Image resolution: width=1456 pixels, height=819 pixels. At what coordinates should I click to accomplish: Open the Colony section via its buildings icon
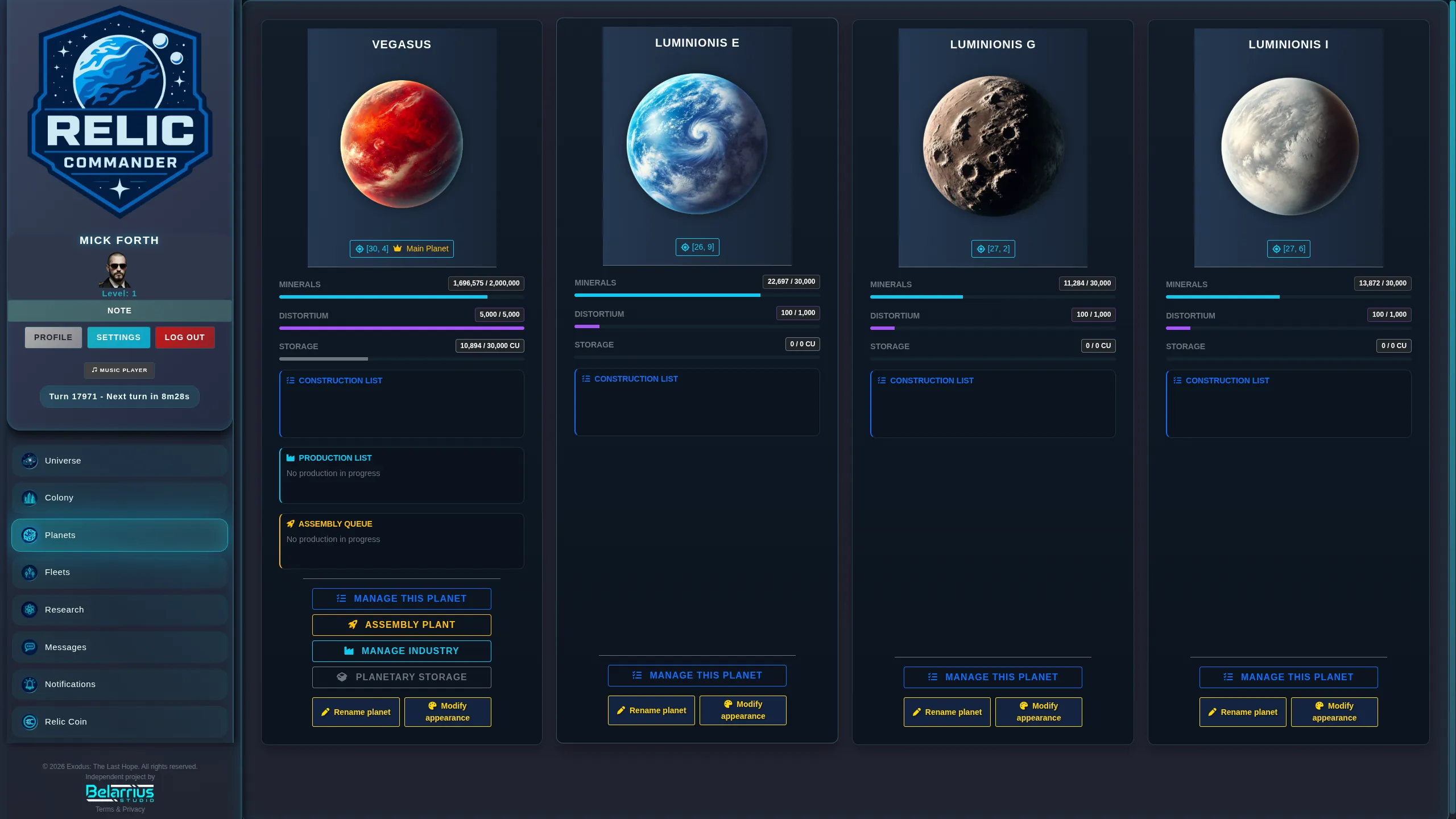[x=29, y=498]
